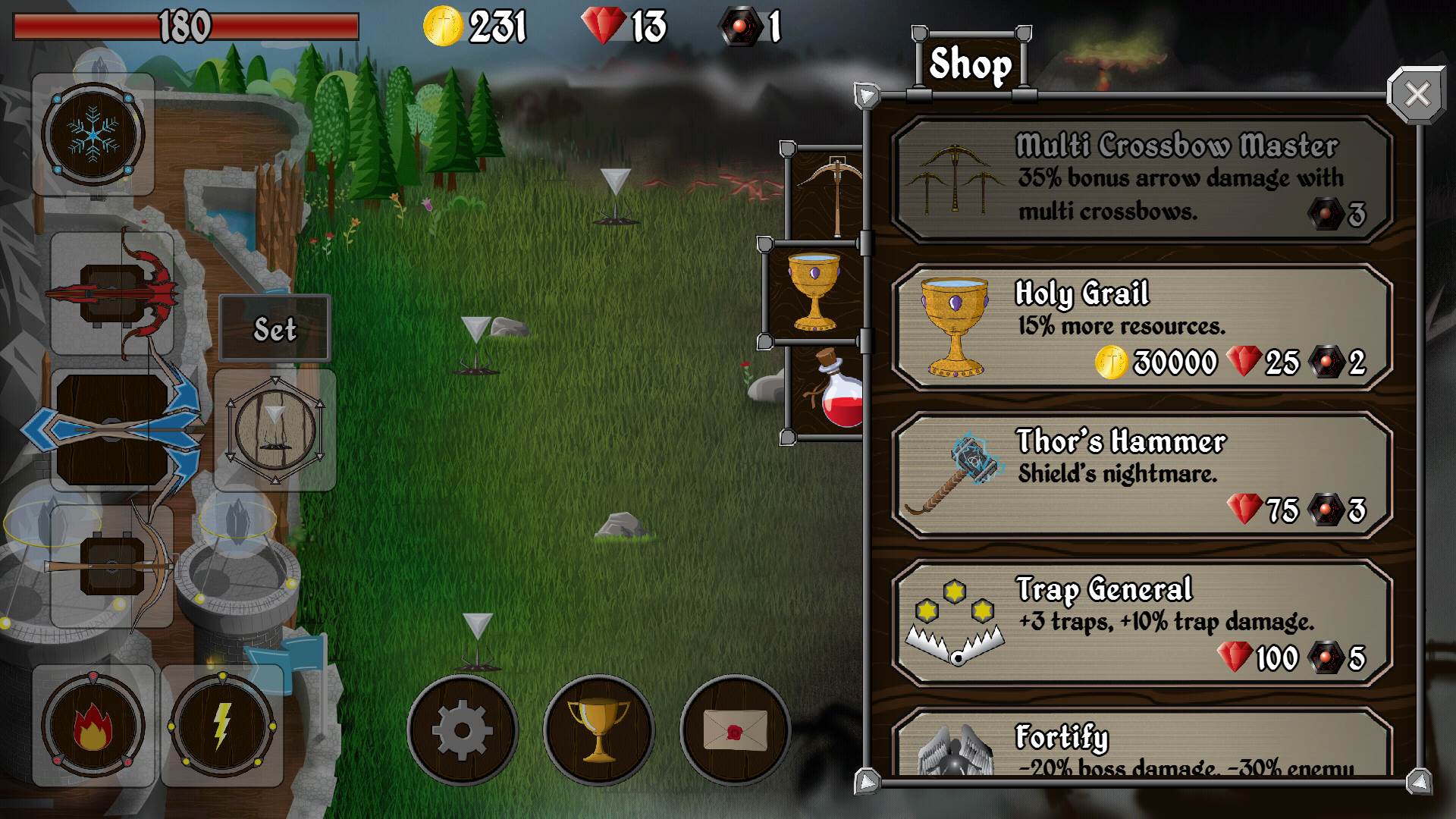Screen dimensions: 1456x819
Task: Close the Shop panel
Action: pyautogui.click(x=1416, y=96)
